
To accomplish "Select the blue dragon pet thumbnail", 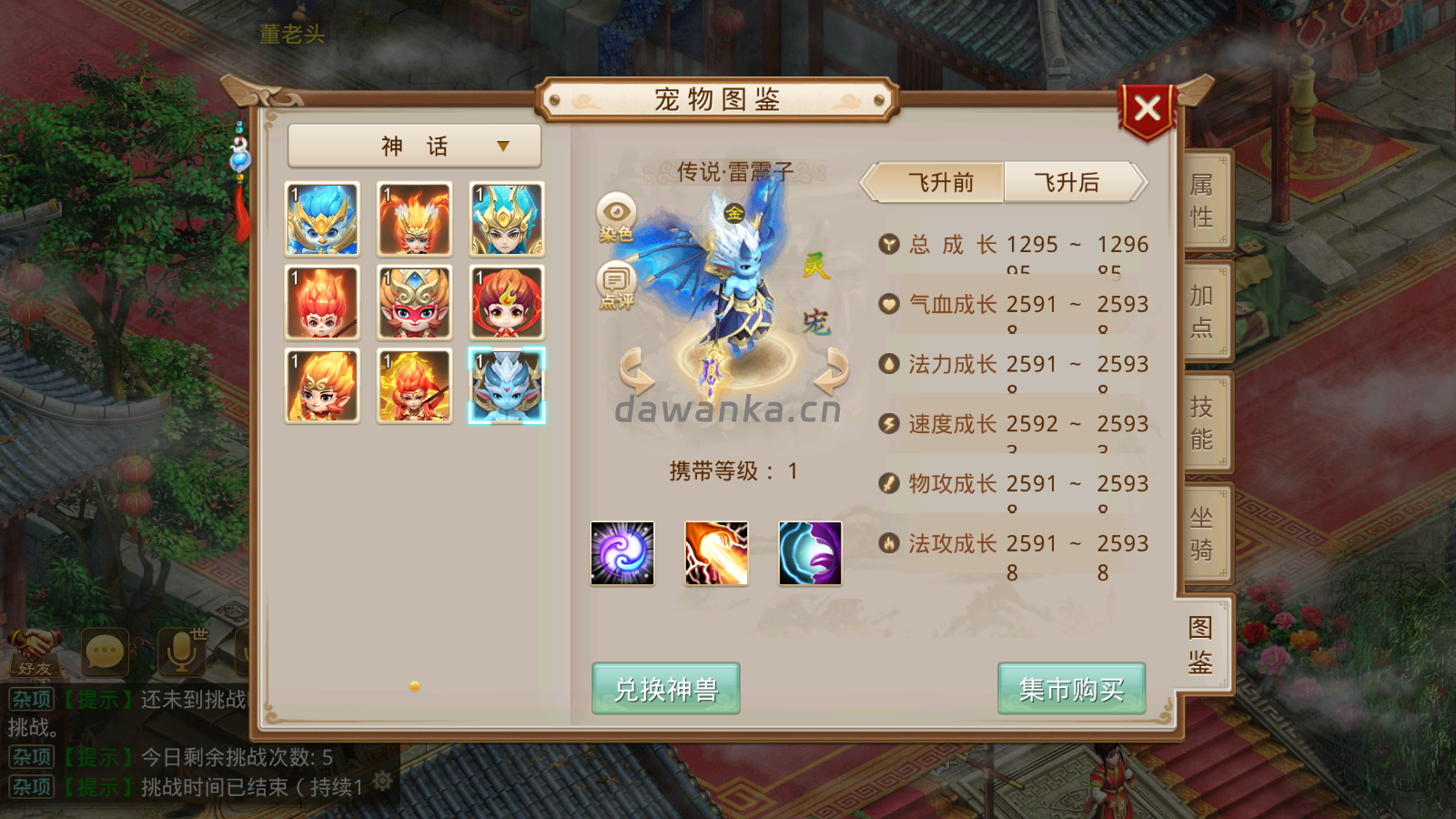I will [507, 386].
